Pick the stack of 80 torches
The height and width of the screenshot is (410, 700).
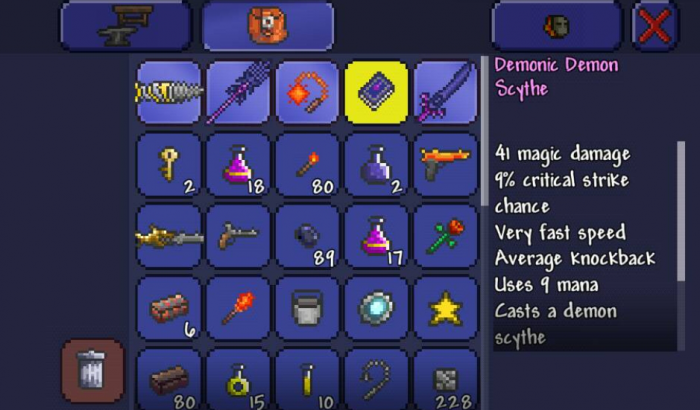(307, 164)
